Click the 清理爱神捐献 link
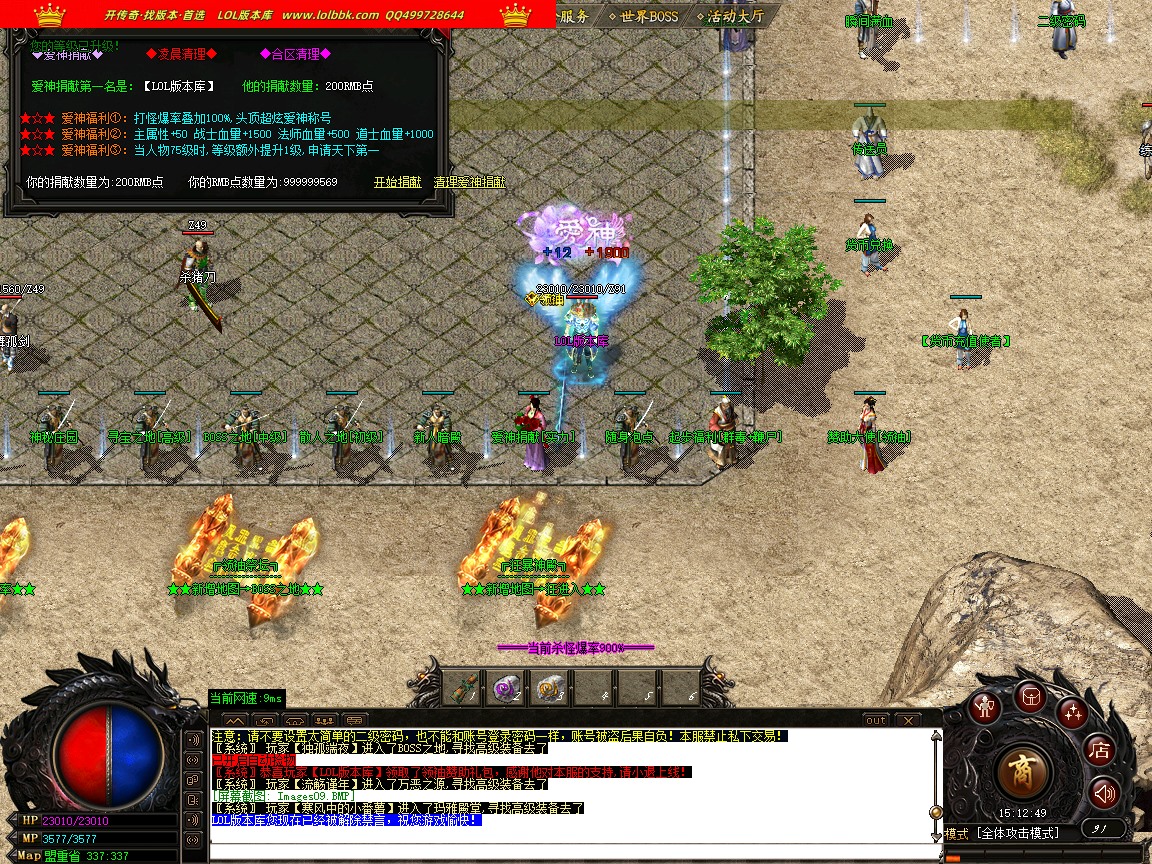Viewport: 1152px width, 864px height. point(469,182)
